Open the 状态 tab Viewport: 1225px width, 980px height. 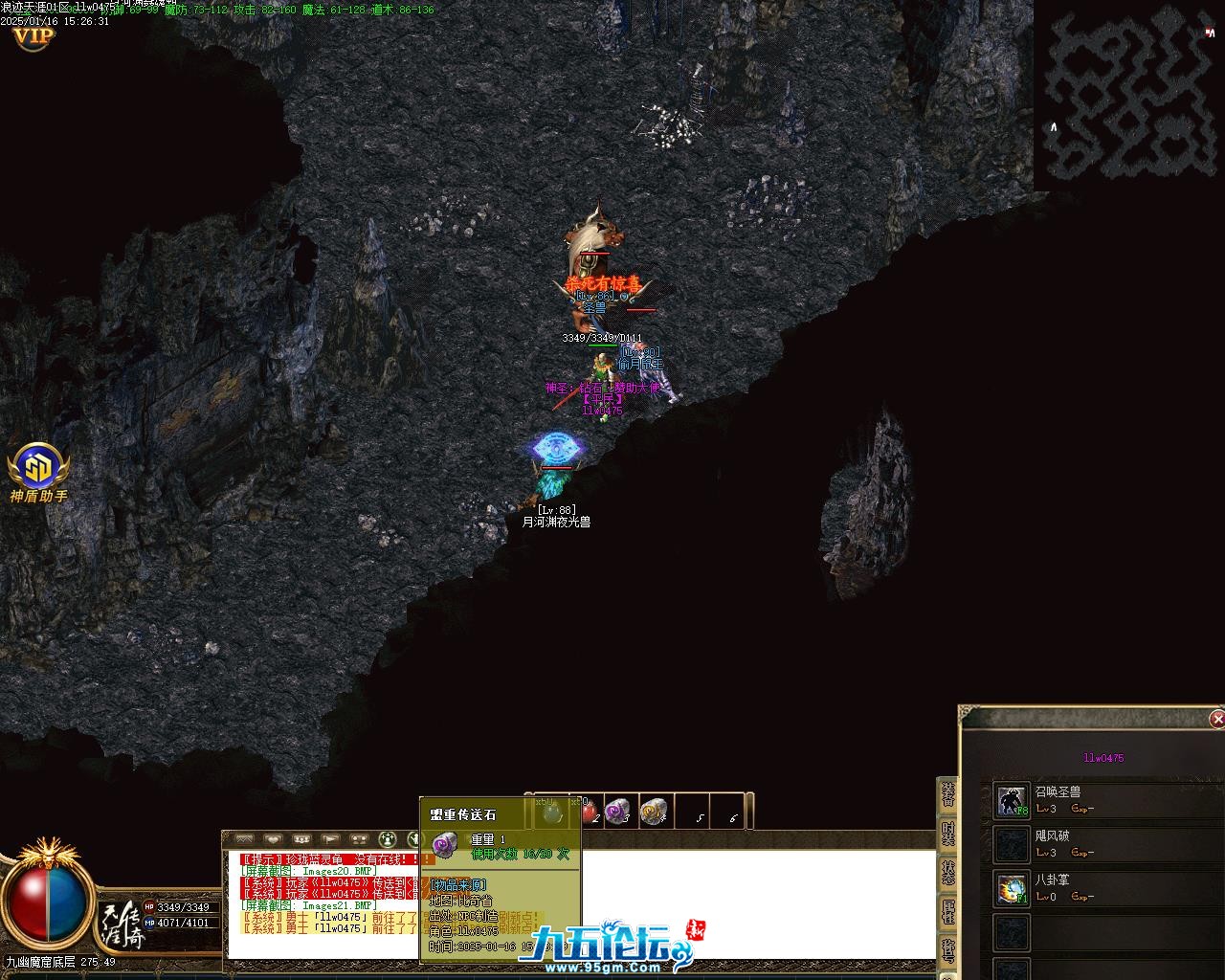click(947, 873)
